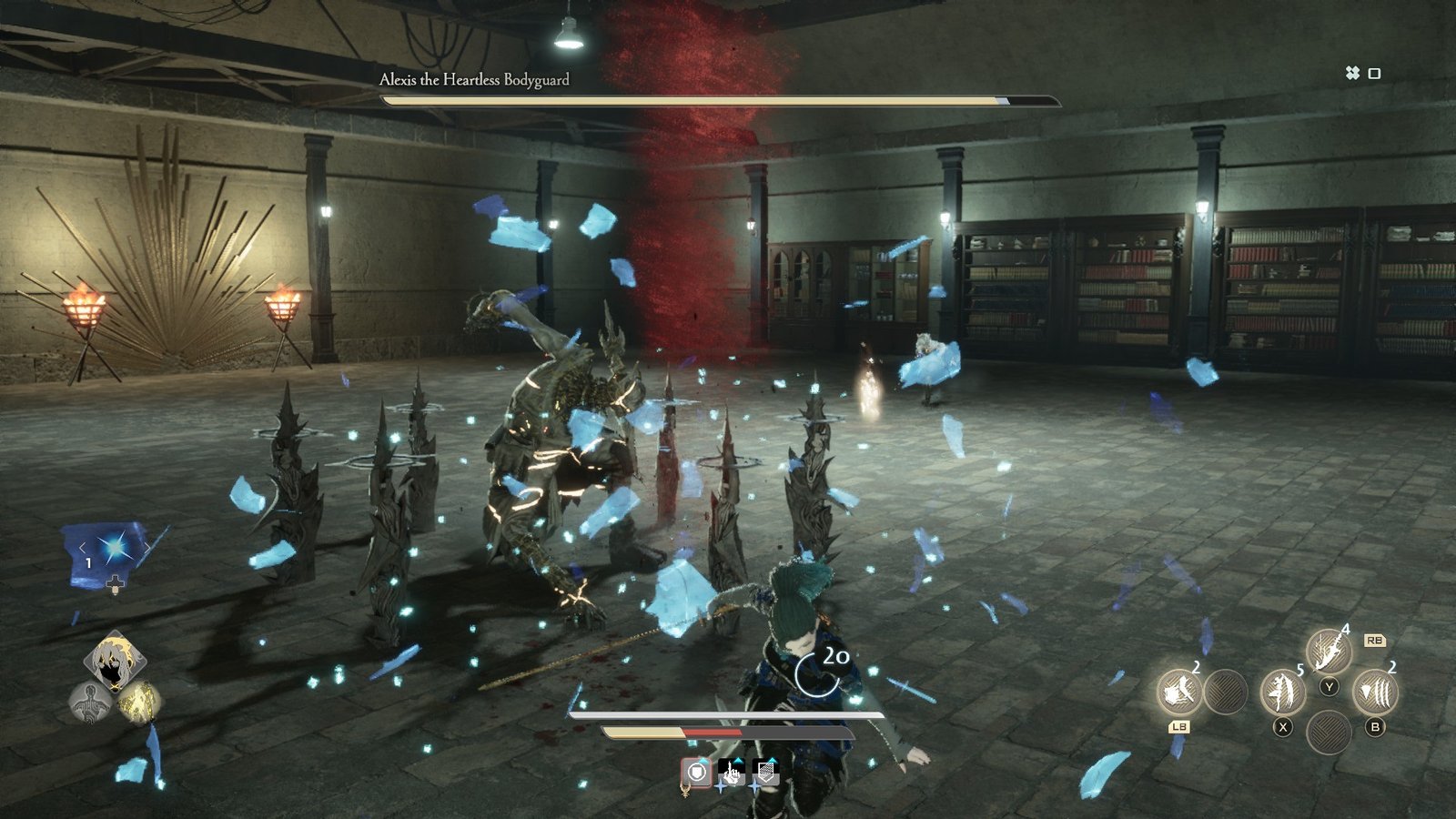Expand the shield buff via its blue arrow

703,761
